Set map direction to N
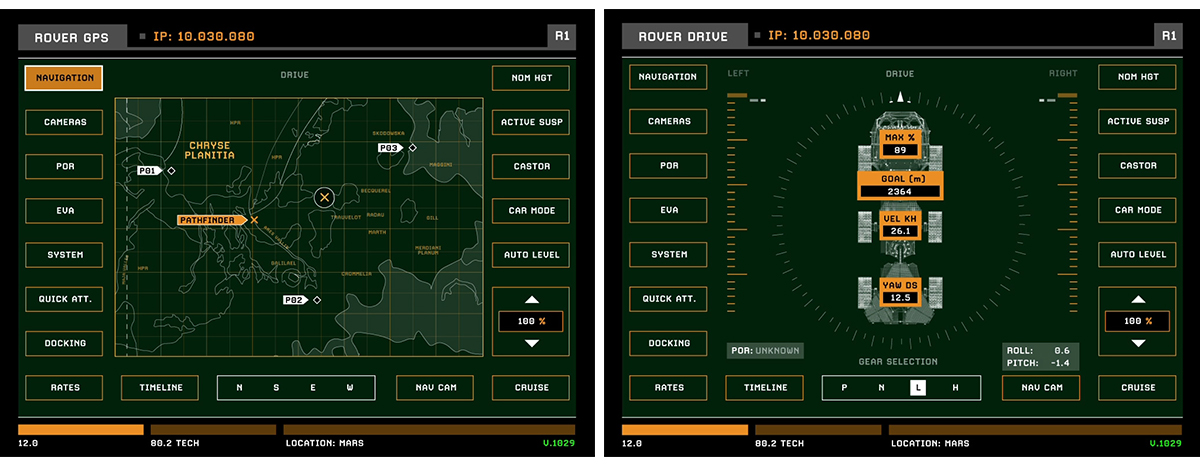This screenshot has width=1200, height=466. tap(240, 388)
